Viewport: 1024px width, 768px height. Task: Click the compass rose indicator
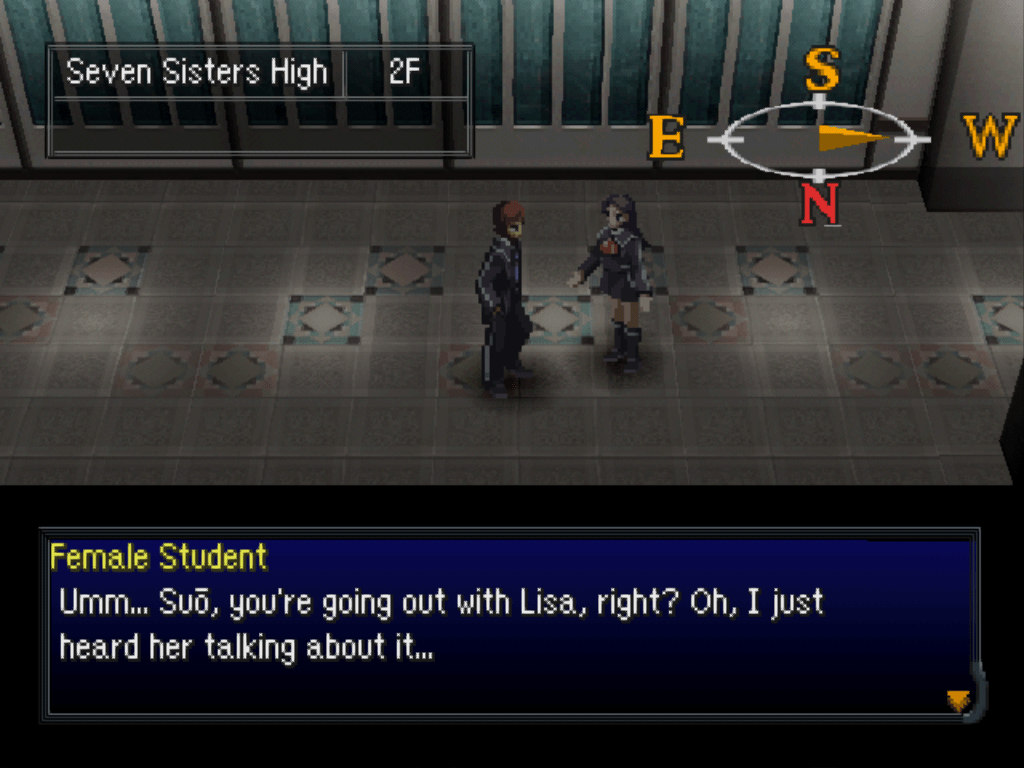pyautogui.click(x=819, y=139)
